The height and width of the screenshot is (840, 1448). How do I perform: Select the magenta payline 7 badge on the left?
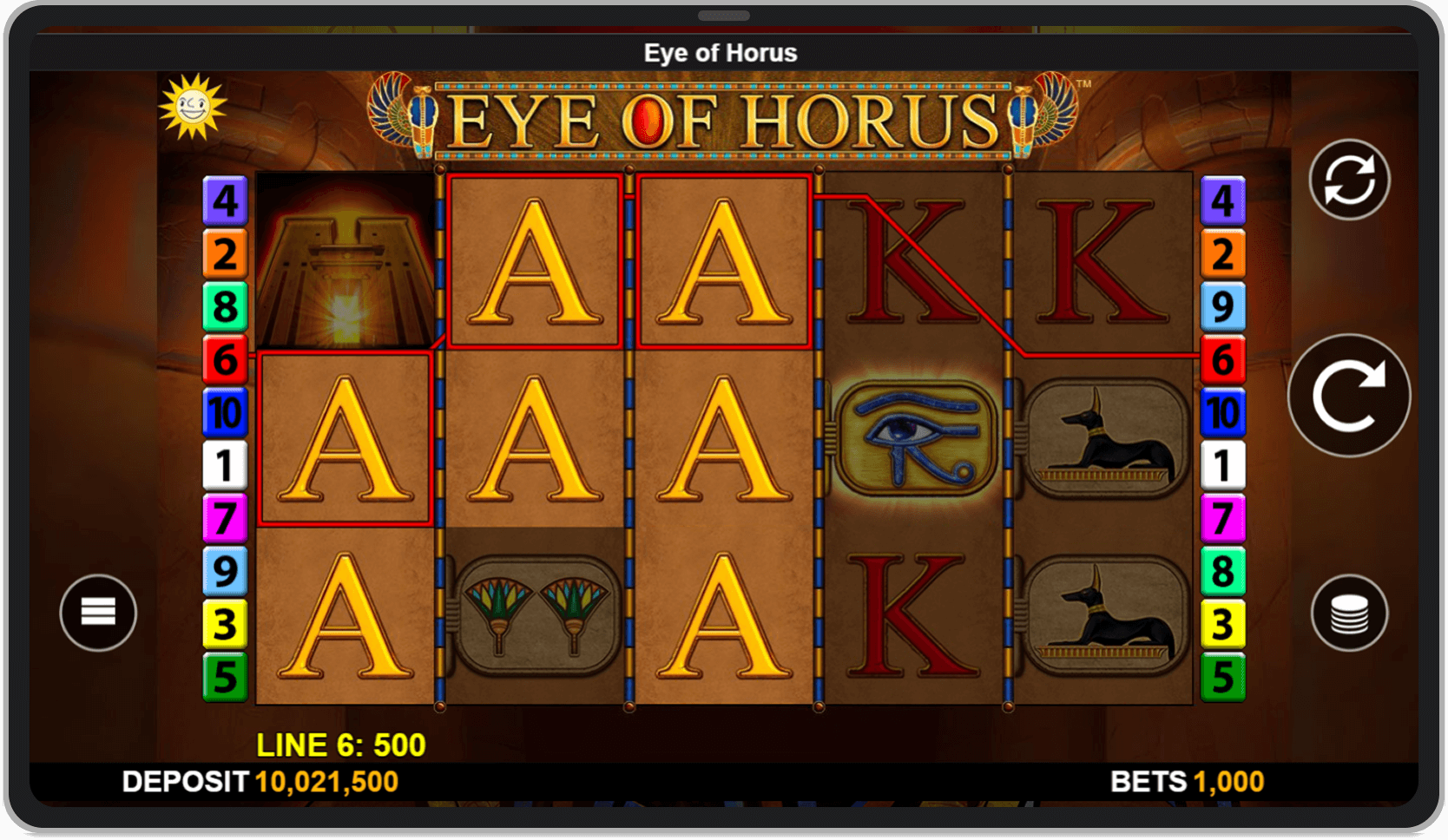[x=224, y=515]
